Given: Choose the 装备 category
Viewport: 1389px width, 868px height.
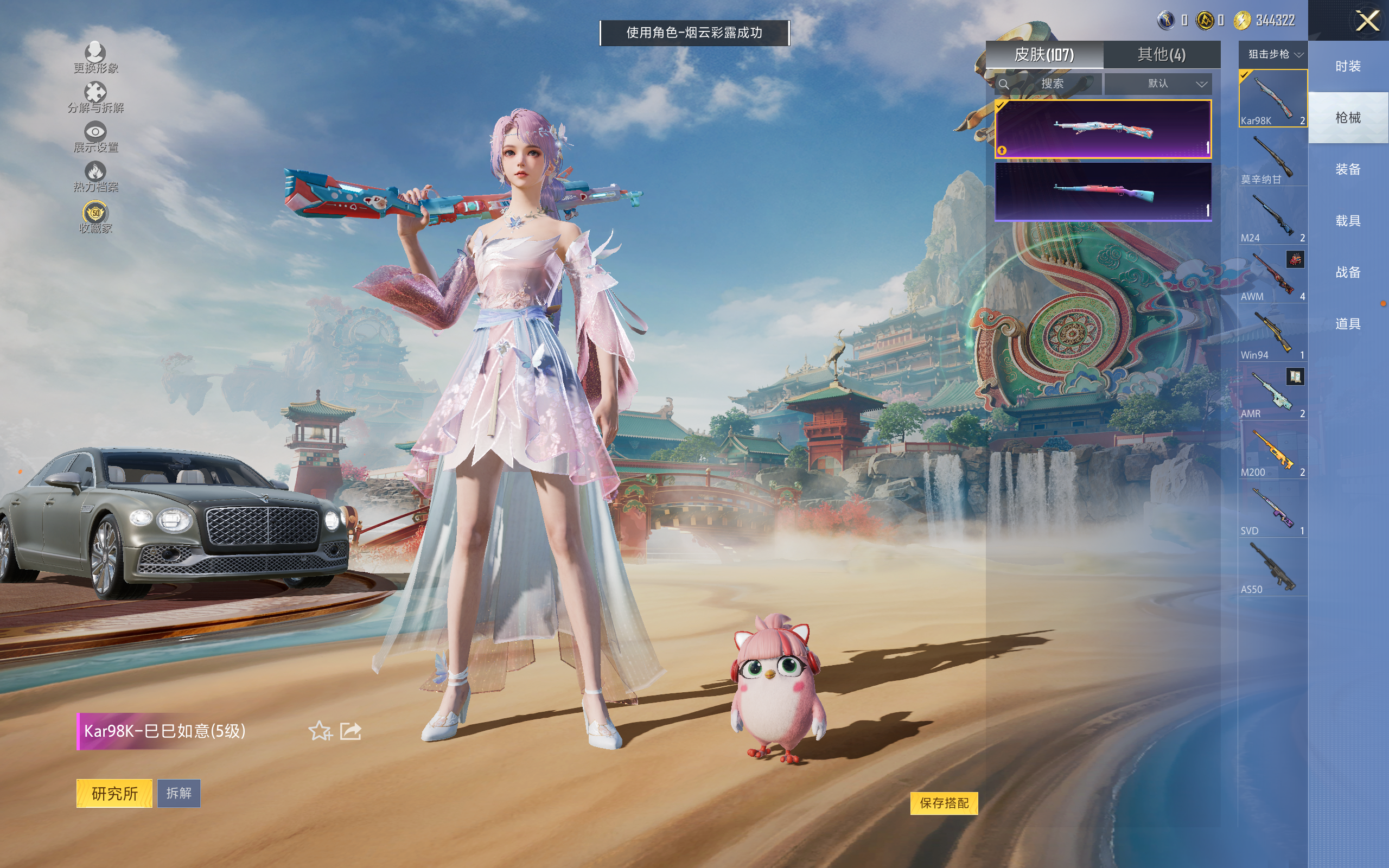Looking at the screenshot, I should [x=1348, y=169].
